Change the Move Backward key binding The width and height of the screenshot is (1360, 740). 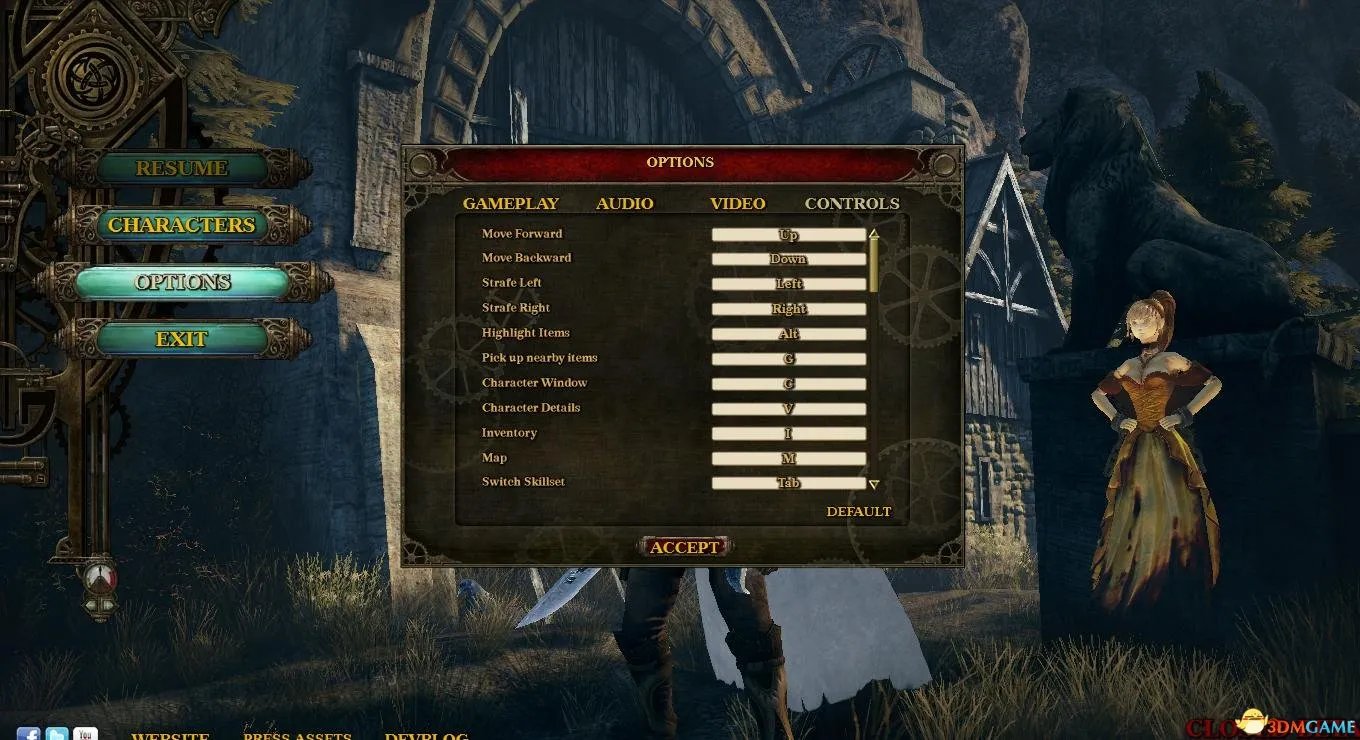click(x=788, y=259)
